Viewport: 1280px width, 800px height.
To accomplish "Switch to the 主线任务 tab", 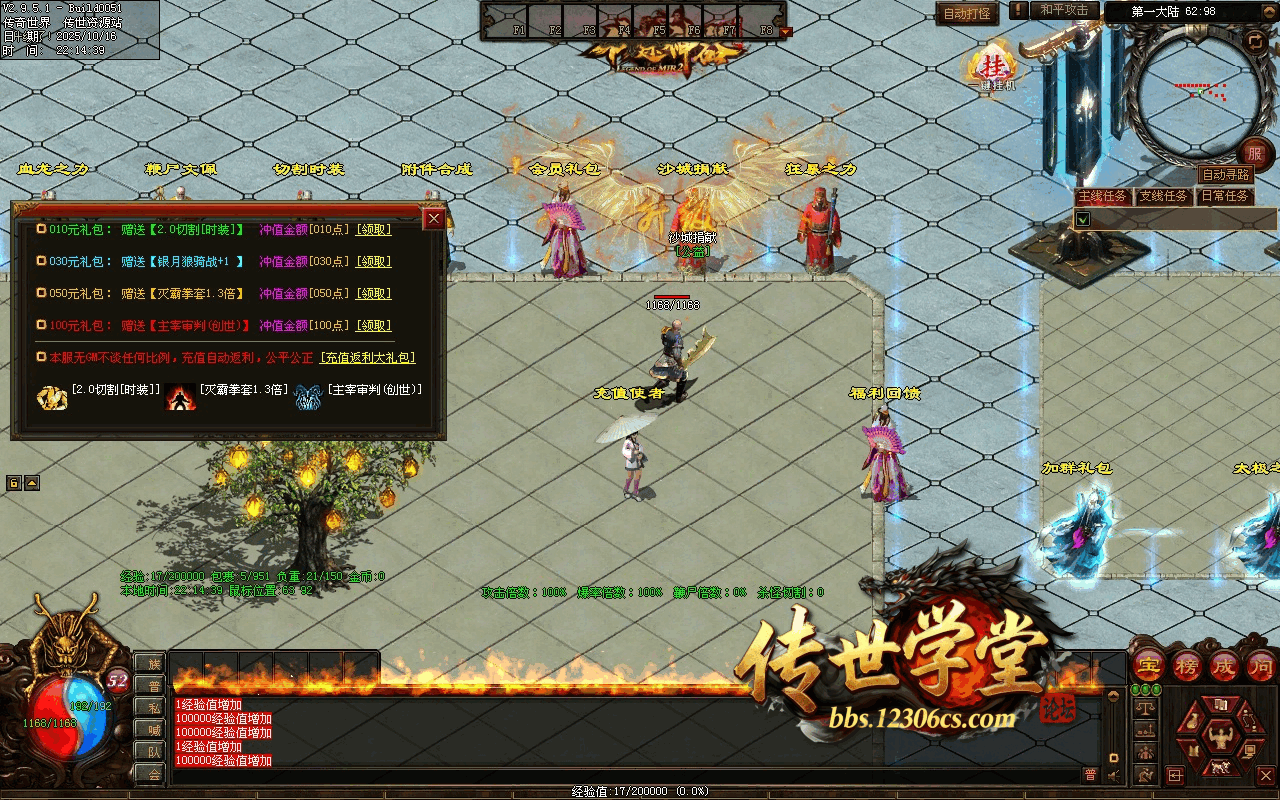I will click(1103, 196).
